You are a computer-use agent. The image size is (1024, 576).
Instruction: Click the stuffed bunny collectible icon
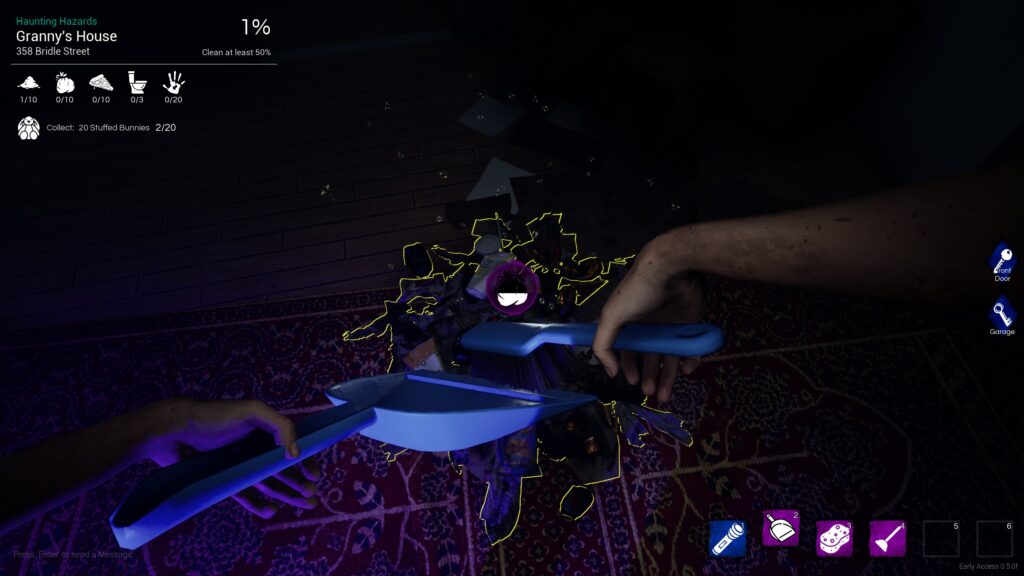pyautogui.click(x=29, y=128)
